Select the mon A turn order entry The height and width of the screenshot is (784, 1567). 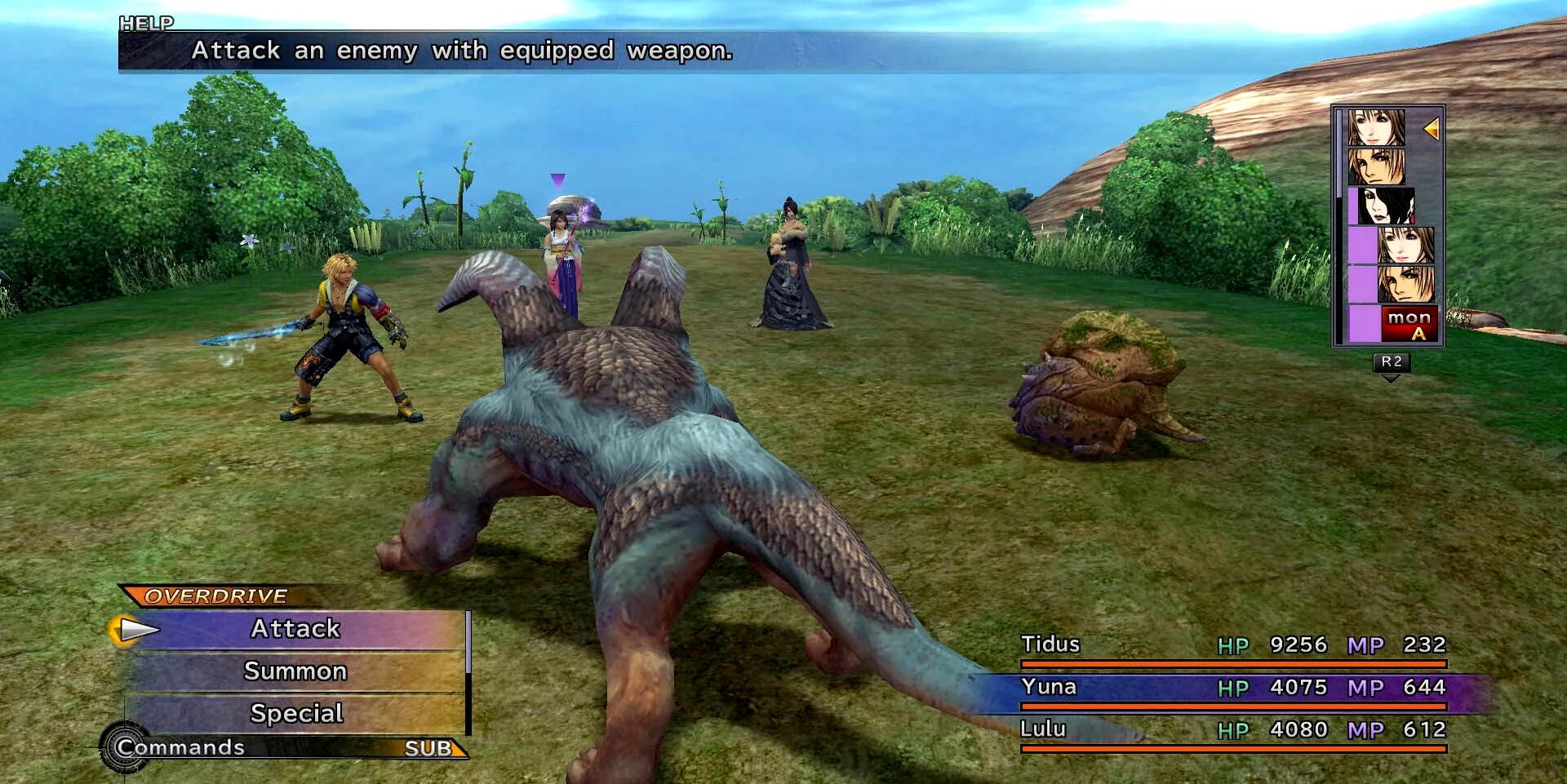(1409, 324)
